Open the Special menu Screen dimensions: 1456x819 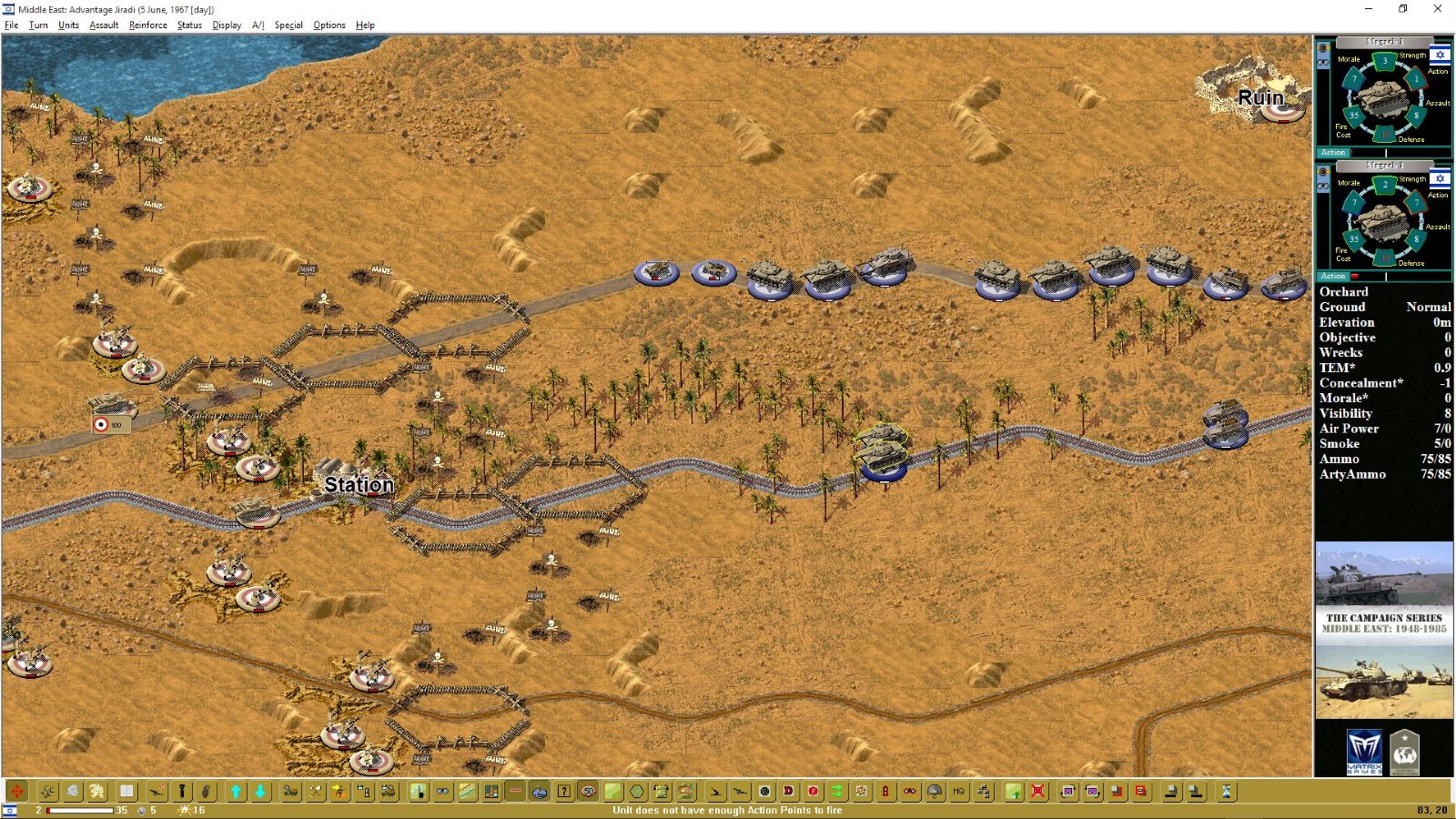[x=288, y=25]
